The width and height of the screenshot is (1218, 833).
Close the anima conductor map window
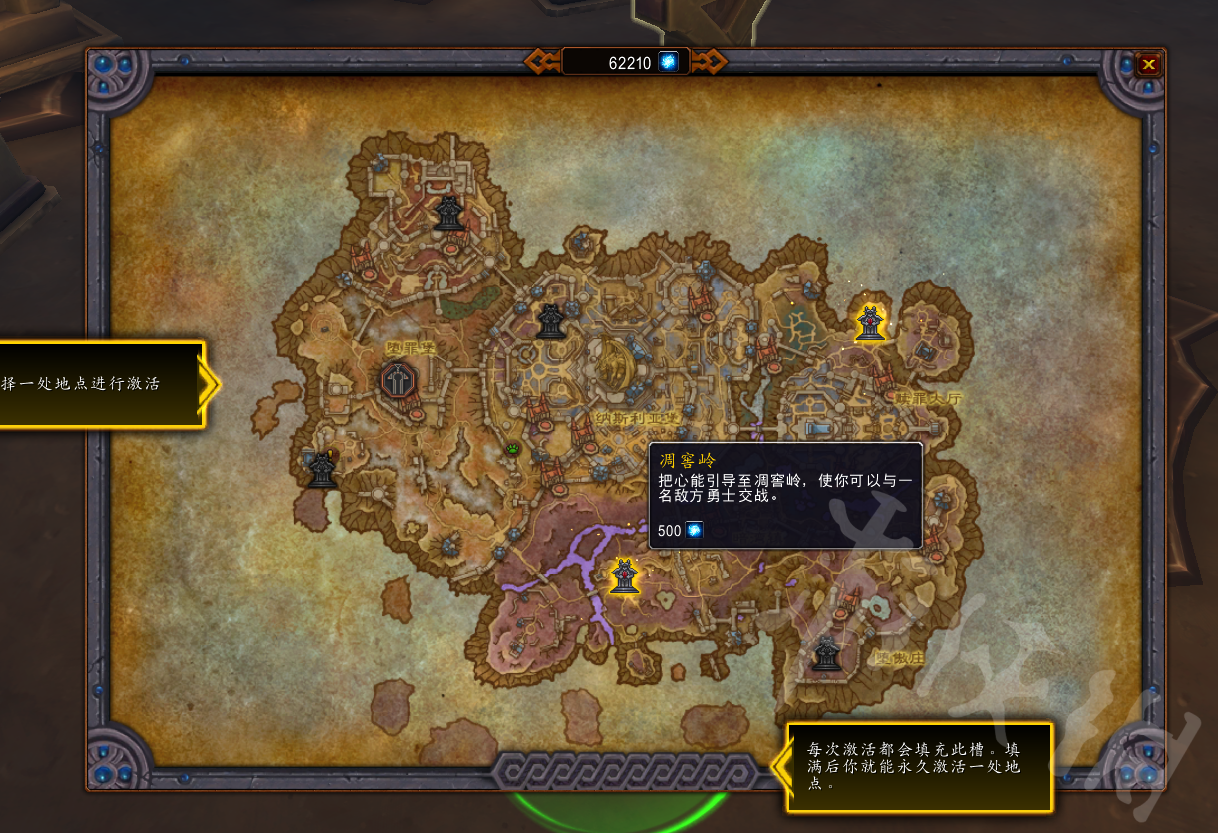(x=1148, y=65)
